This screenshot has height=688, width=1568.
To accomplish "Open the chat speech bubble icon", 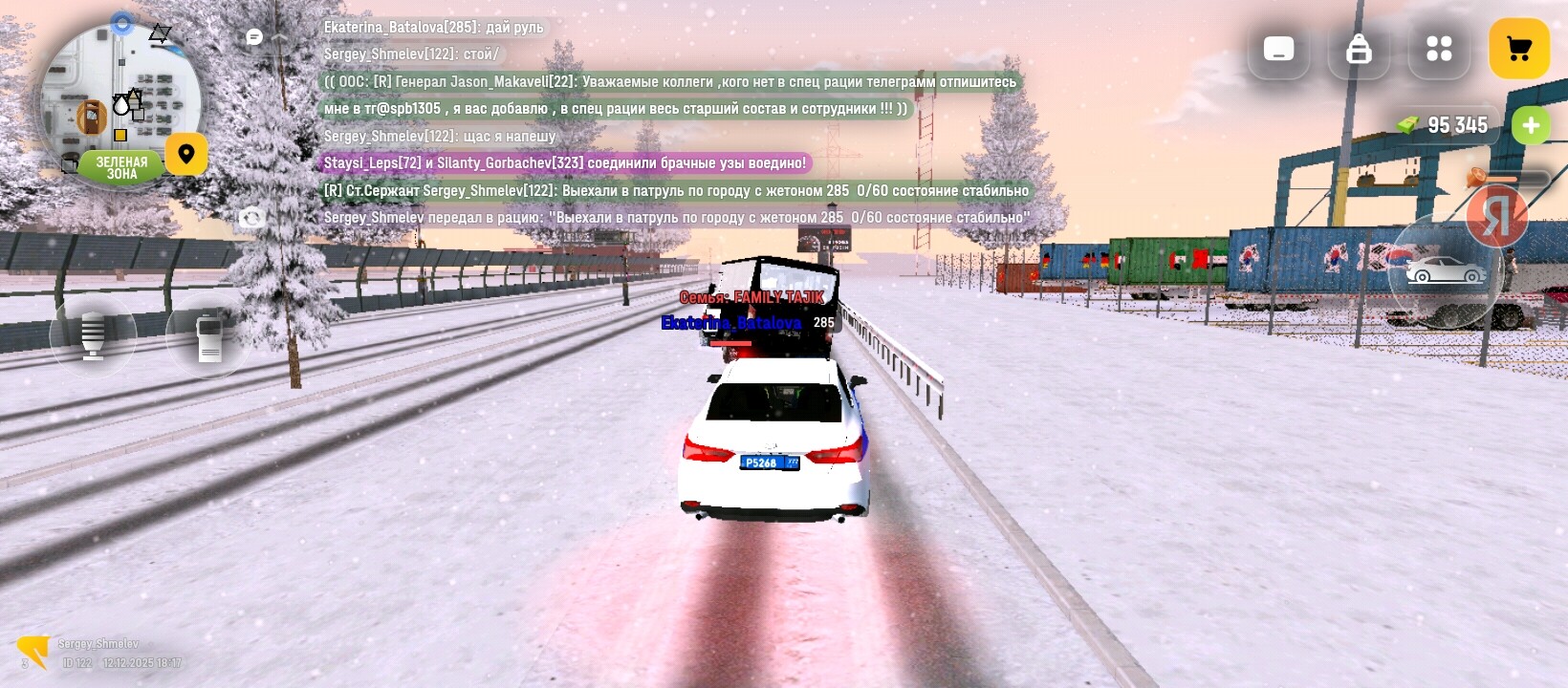I will (x=254, y=36).
